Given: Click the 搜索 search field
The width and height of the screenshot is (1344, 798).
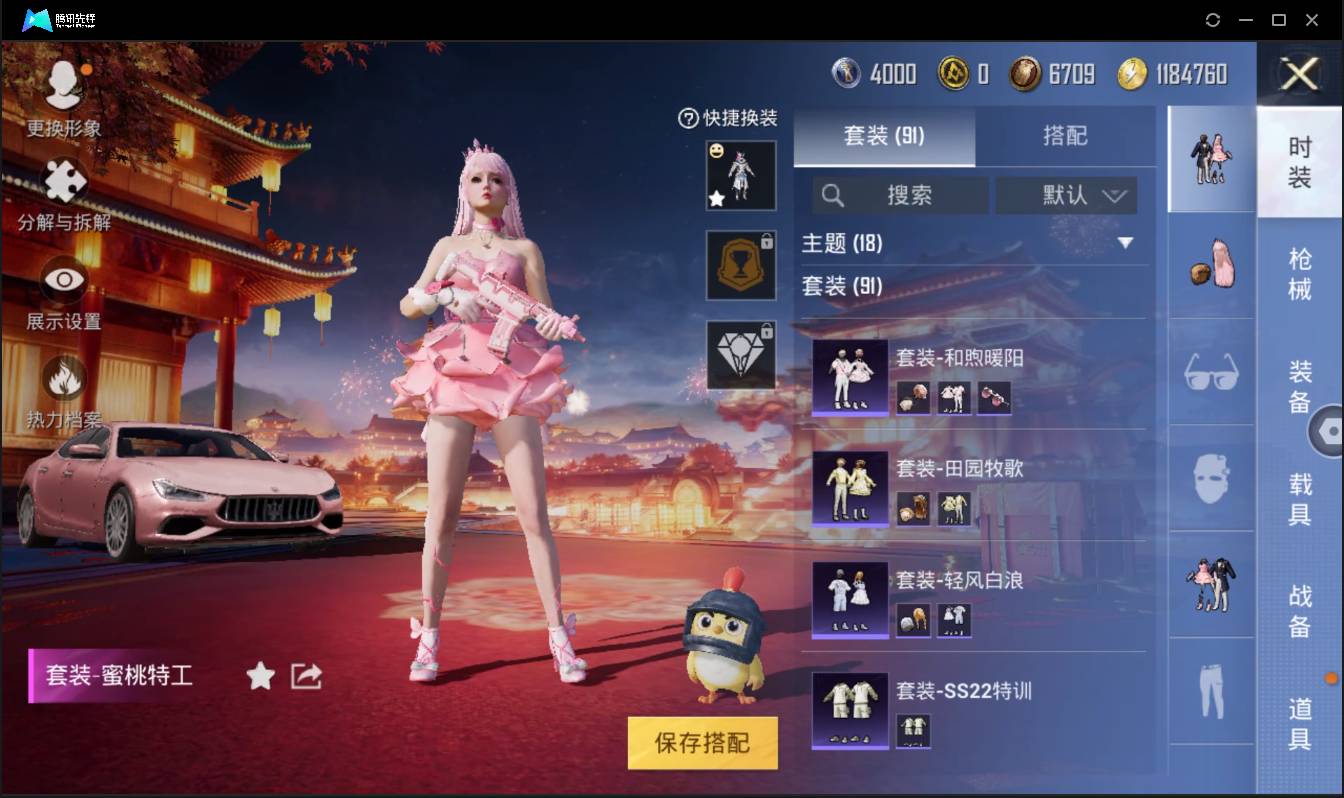Looking at the screenshot, I should pos(900,195).
